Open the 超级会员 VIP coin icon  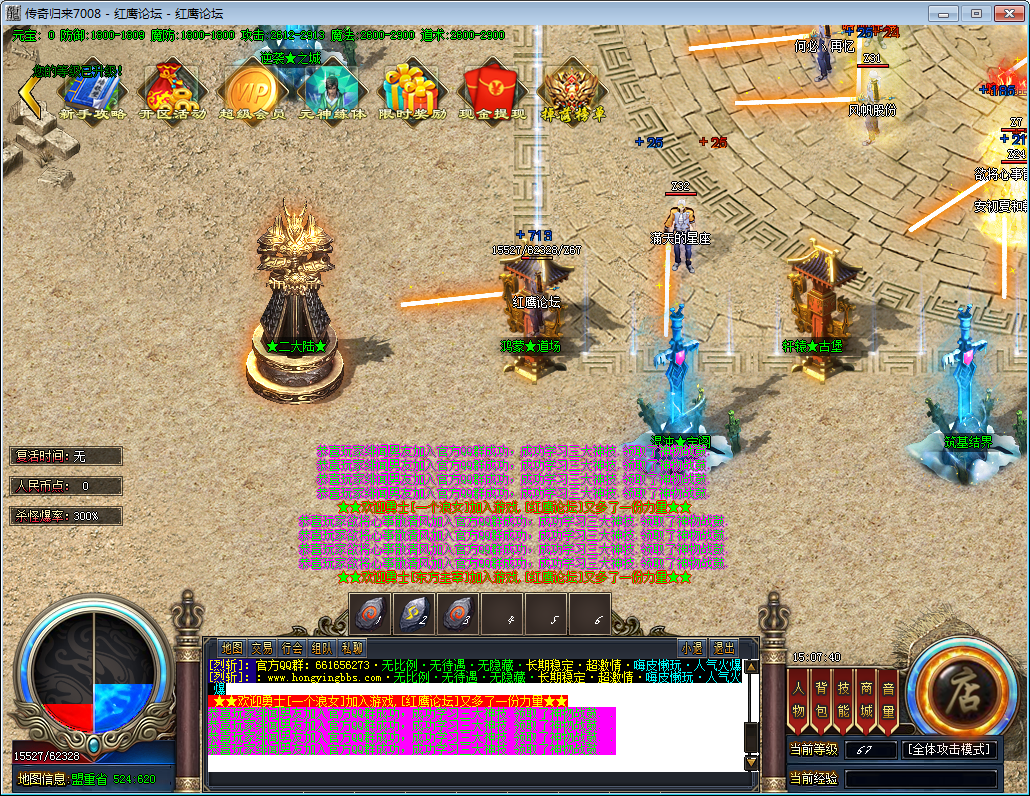coord(252,92)
